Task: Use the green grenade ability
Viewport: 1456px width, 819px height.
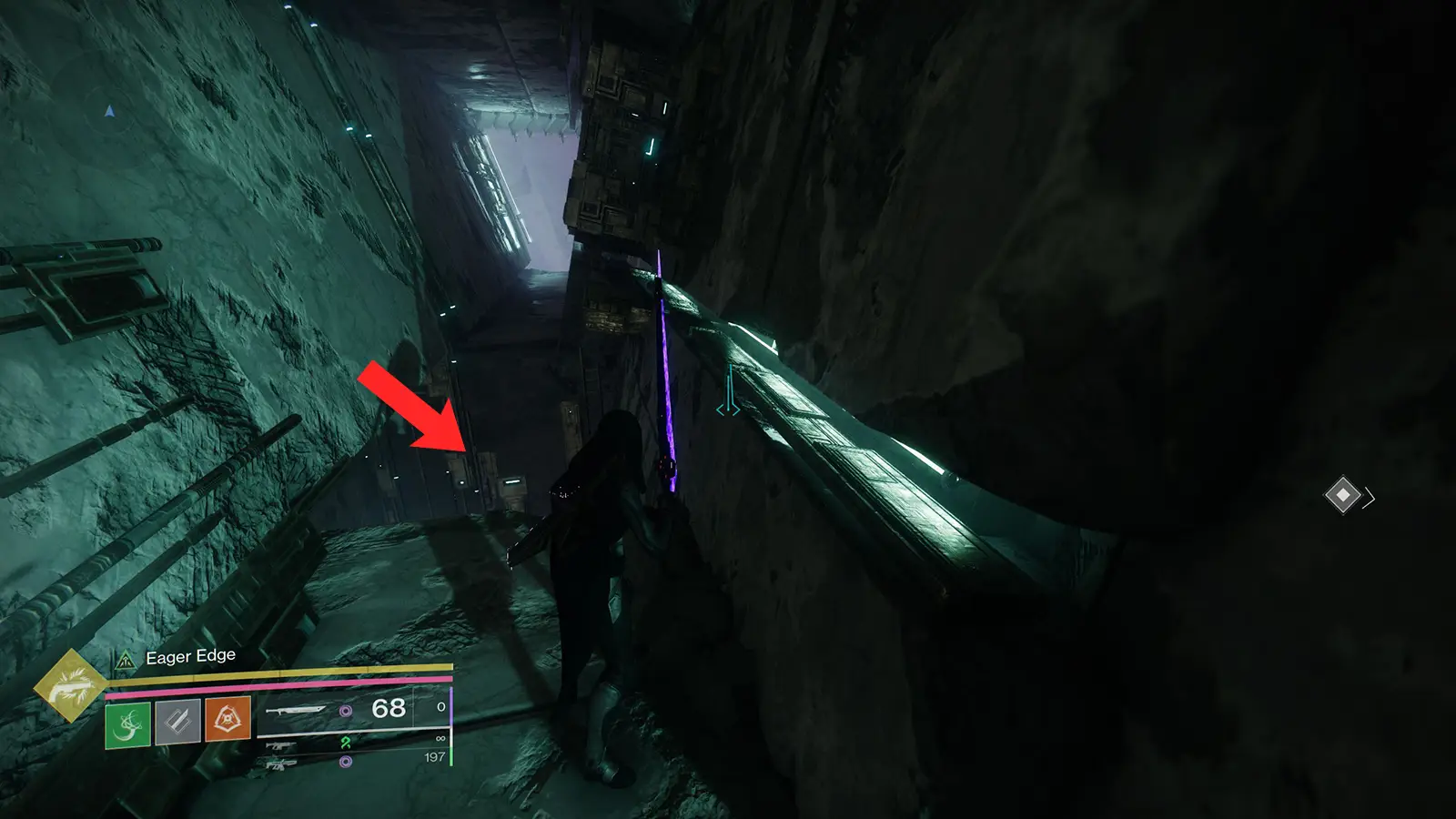Action: tap(128, 724)
